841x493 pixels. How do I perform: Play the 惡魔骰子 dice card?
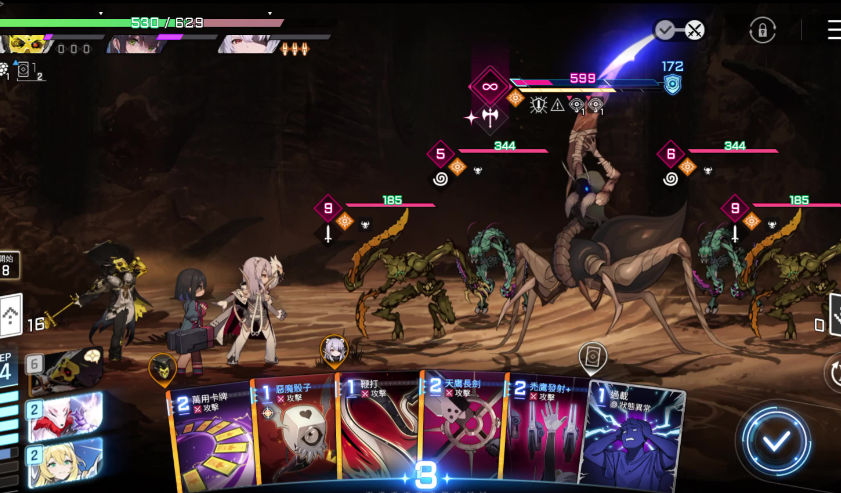pyautogui.click(x=293, y=434)
